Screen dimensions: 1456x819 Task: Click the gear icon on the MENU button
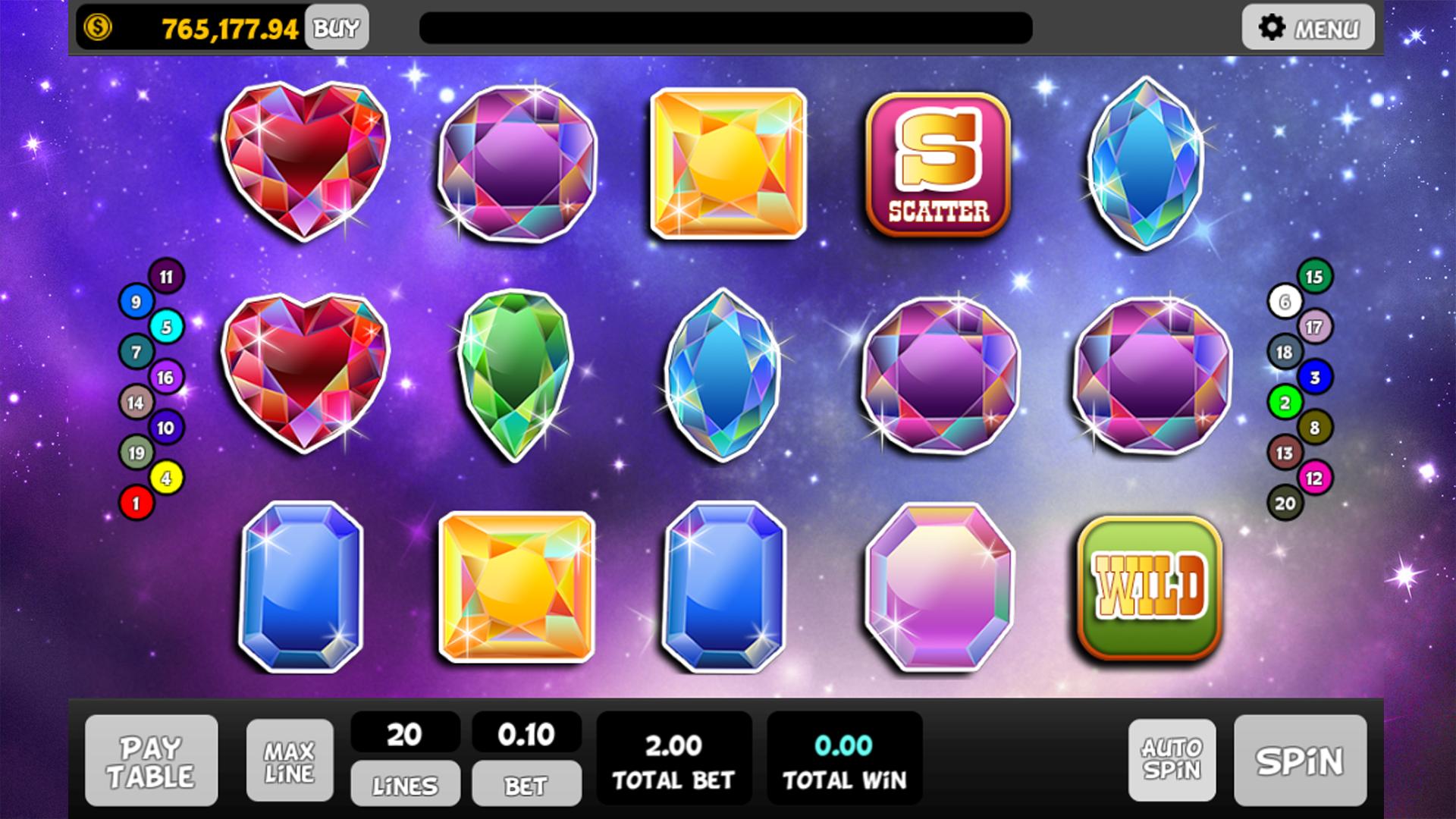click(x=1272, y=27)
